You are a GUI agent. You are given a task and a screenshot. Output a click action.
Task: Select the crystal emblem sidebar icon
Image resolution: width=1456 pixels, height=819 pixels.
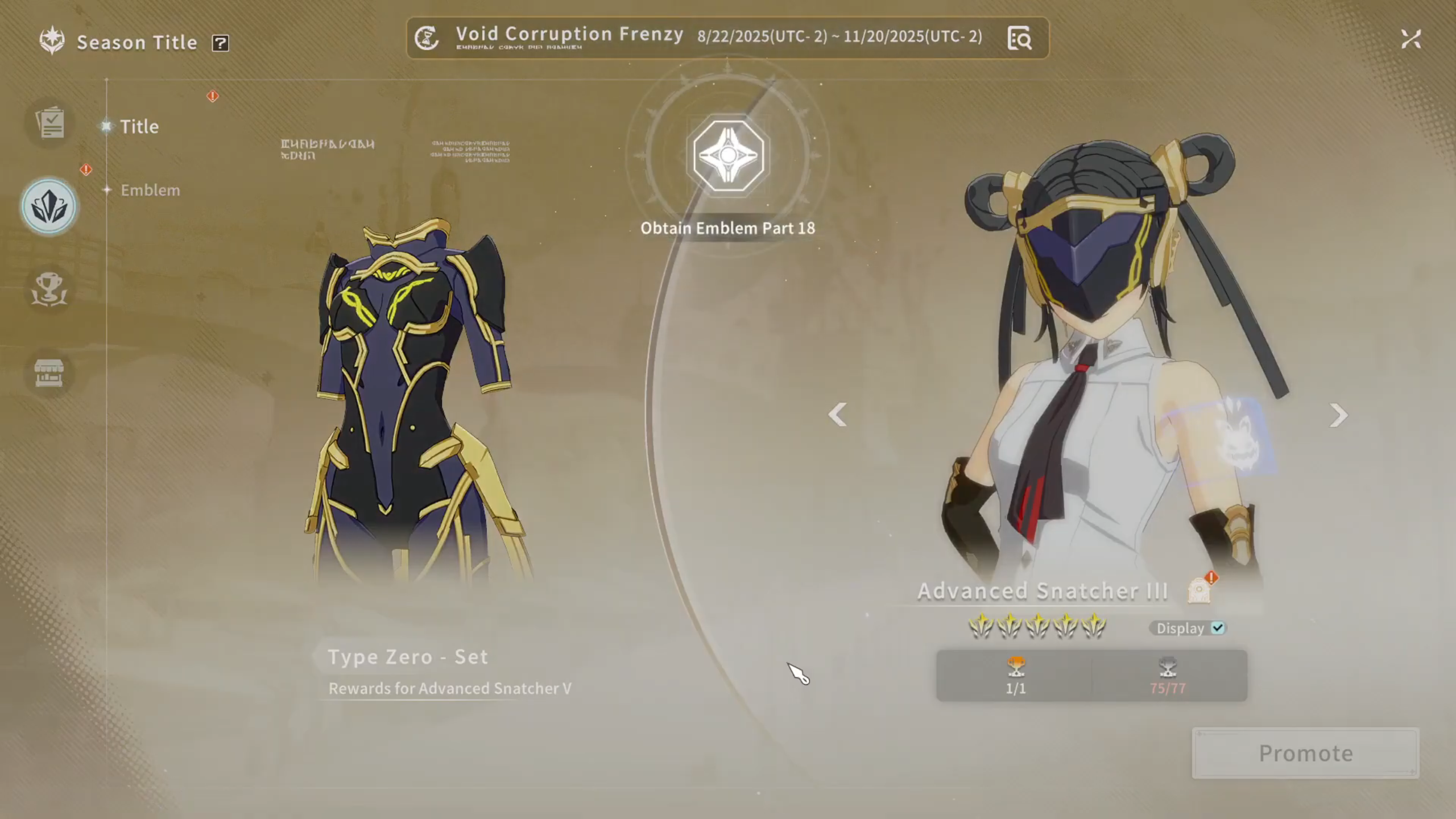click(49, 206)
